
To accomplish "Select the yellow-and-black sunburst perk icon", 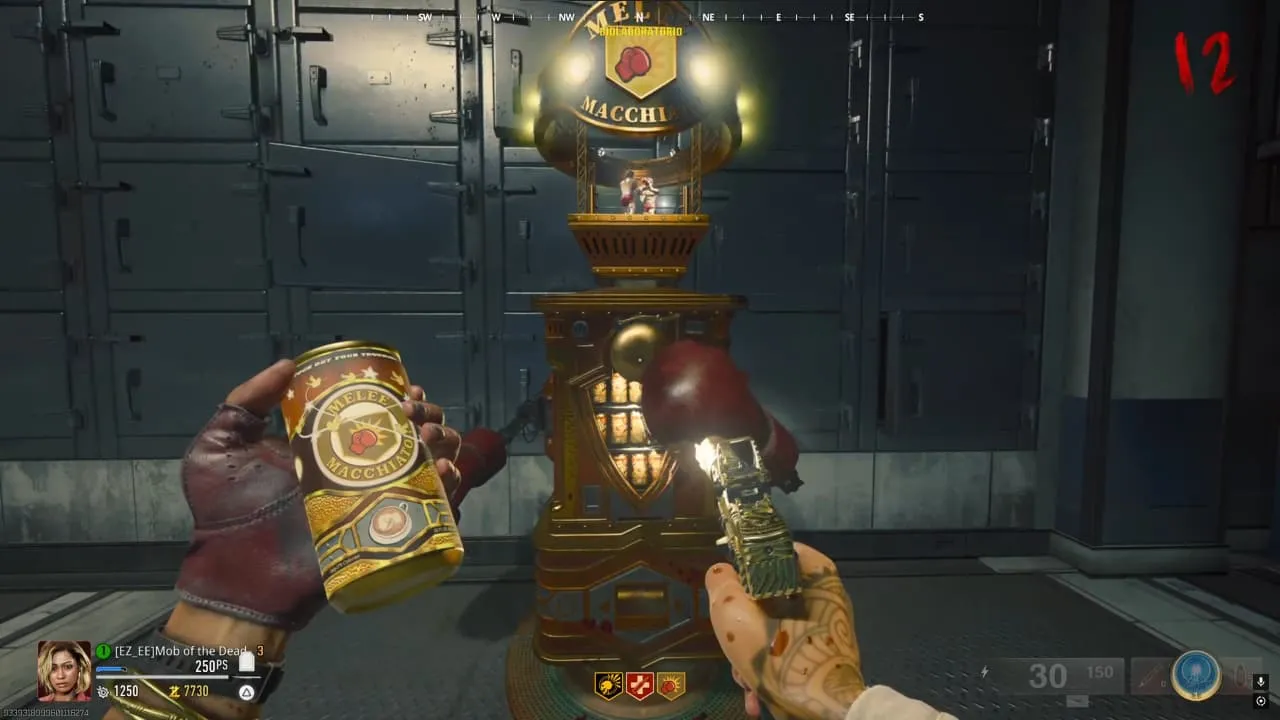I will tap(609, 685).
